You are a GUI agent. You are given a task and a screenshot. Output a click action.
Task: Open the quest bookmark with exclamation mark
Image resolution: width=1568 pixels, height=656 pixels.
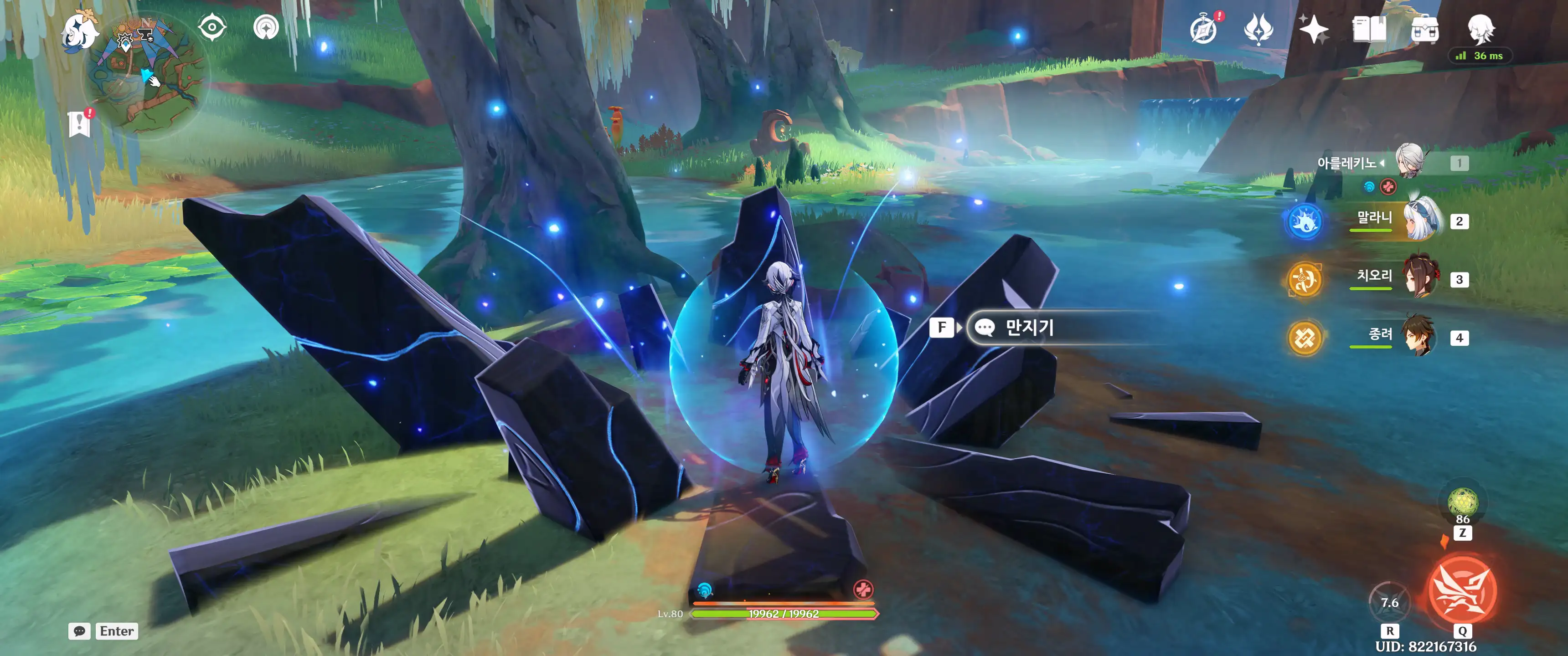click(80, 123)
